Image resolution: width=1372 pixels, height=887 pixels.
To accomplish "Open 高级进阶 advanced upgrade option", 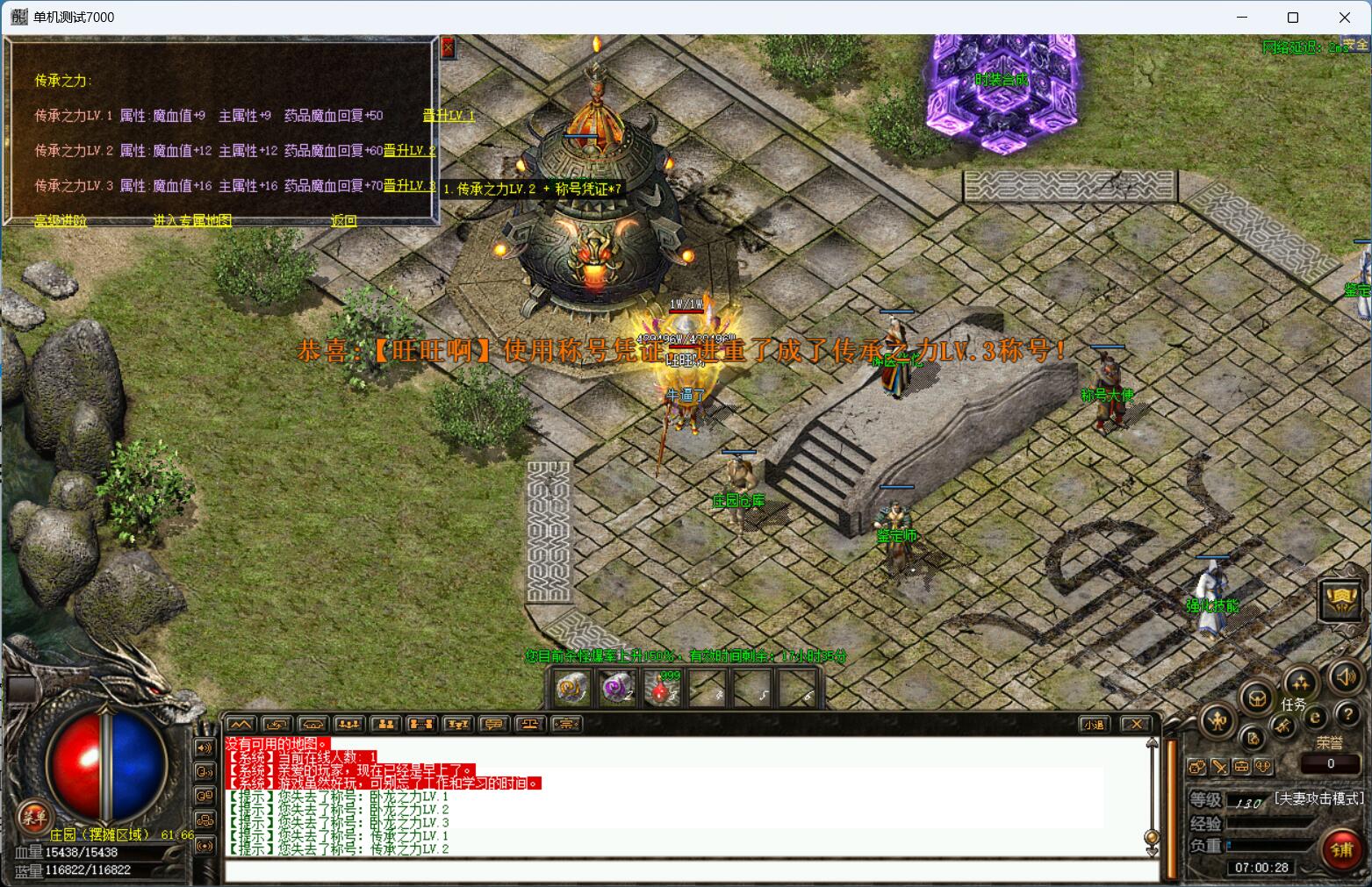I will coord(61,221).
